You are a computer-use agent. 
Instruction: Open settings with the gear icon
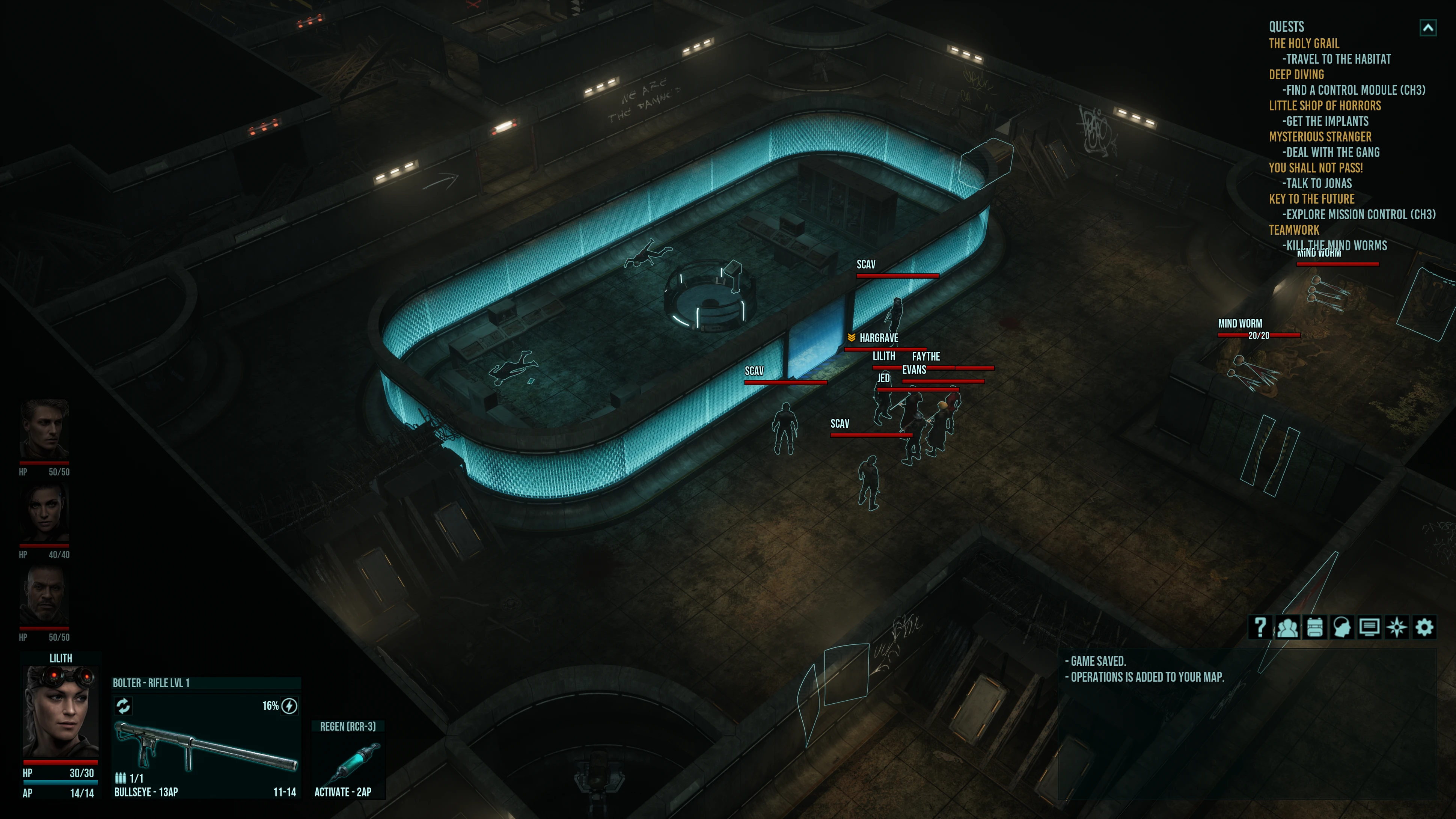pyautogui.click(x=1424, y=627)
